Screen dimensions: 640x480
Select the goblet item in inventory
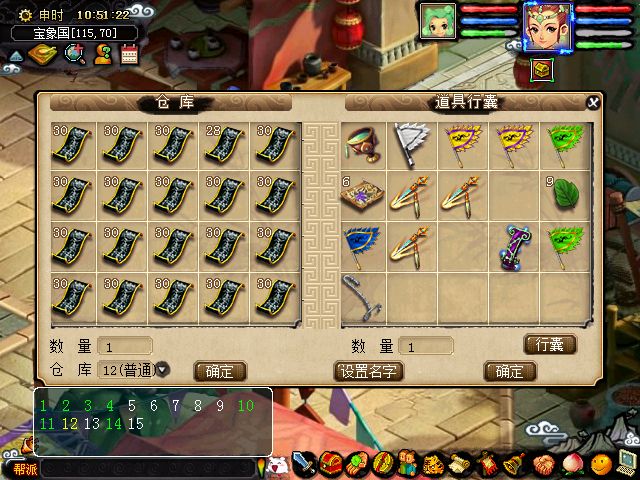(362, 147)
